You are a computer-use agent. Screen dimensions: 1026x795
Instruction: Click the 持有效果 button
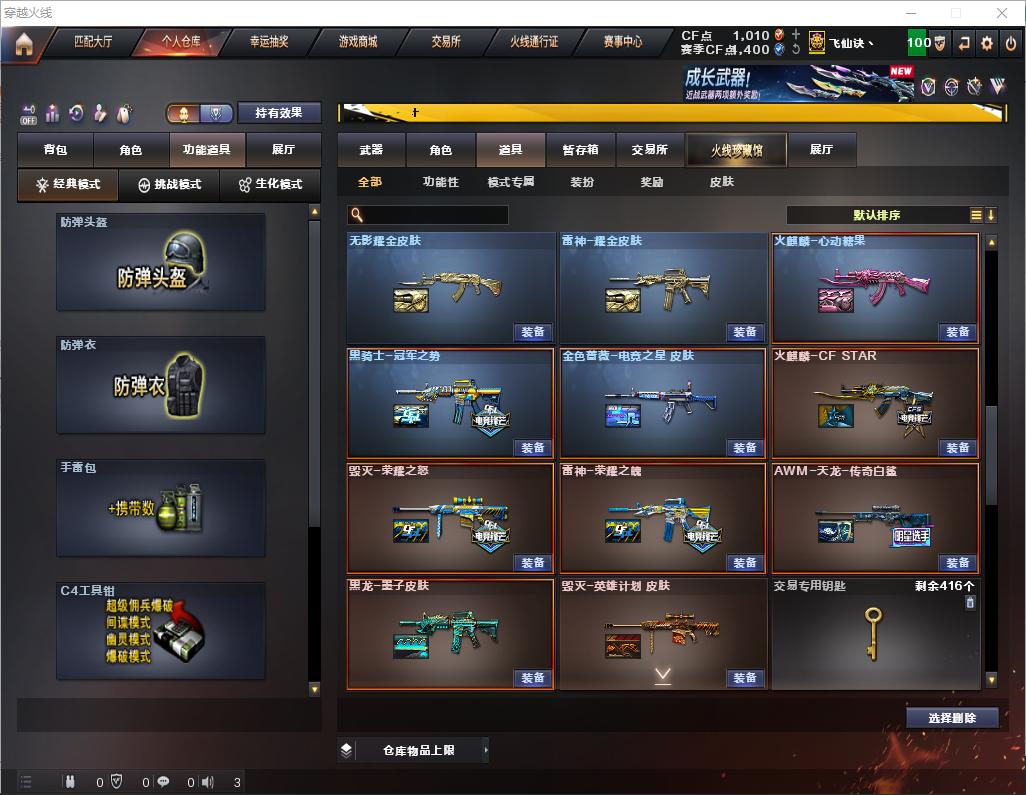(x=278, y=113)
